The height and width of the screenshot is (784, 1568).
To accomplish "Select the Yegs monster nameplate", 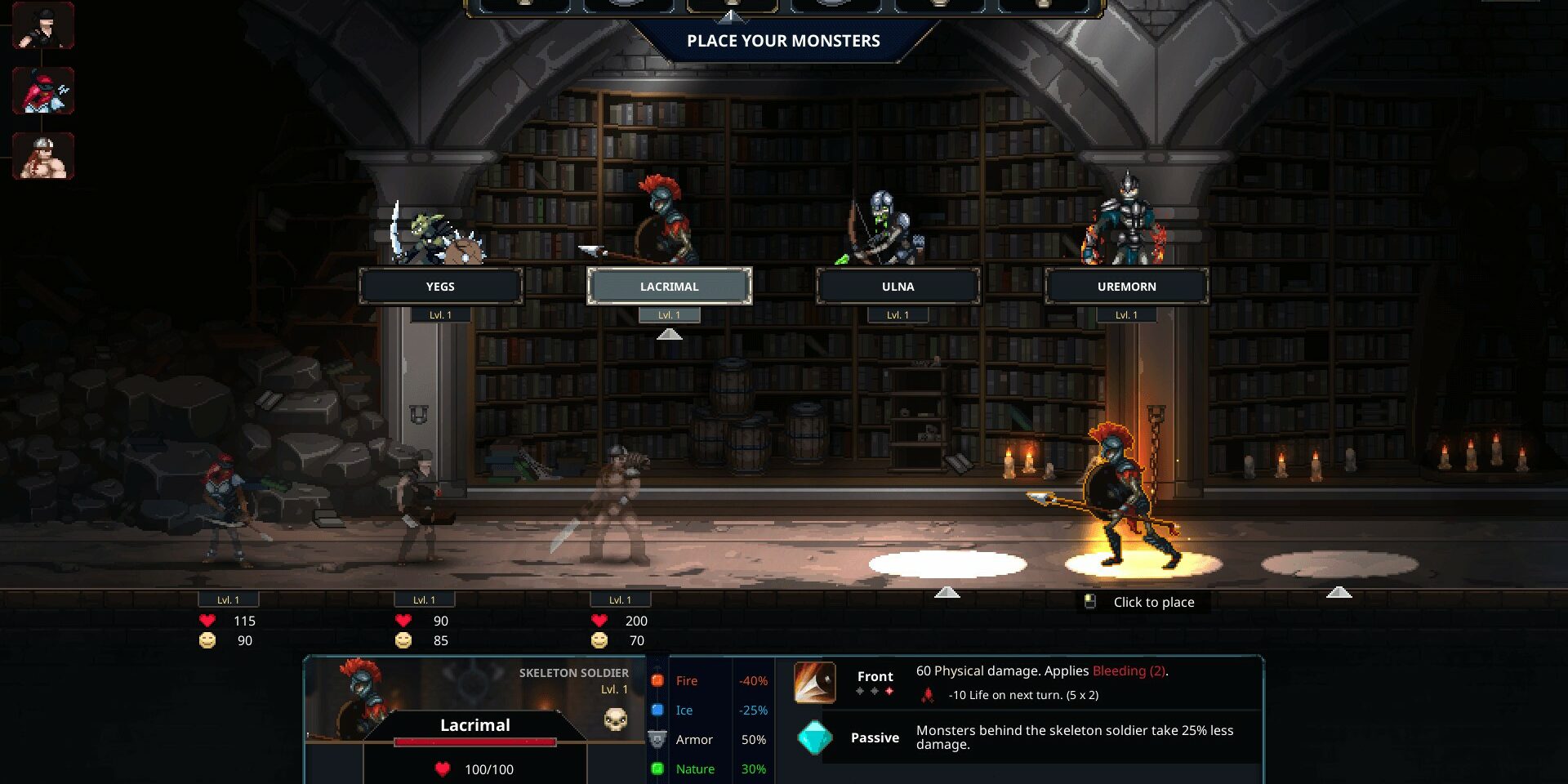I will 440,287.
